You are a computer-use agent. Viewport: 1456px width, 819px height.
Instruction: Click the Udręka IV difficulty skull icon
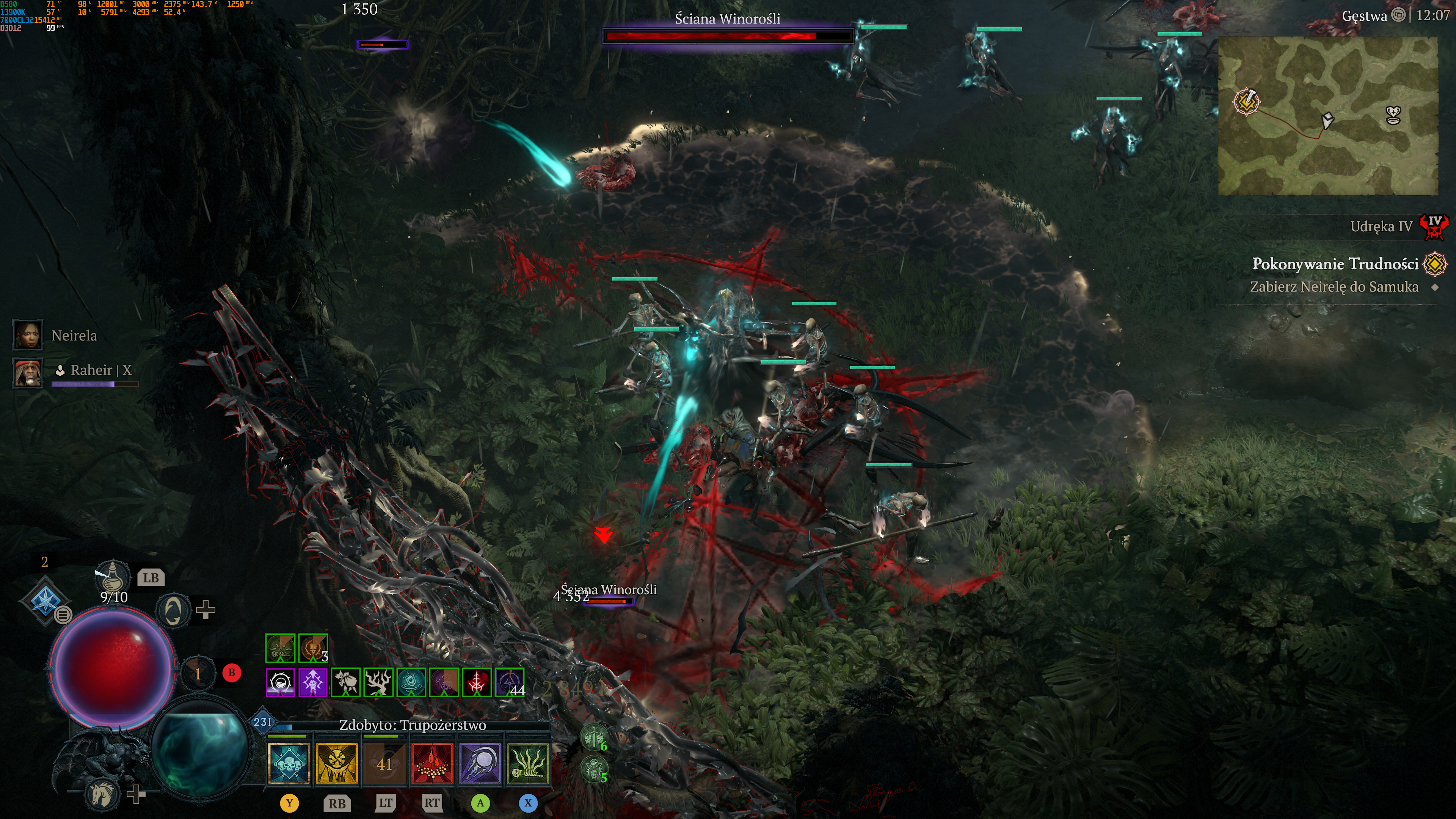(x=1434, y=227)
